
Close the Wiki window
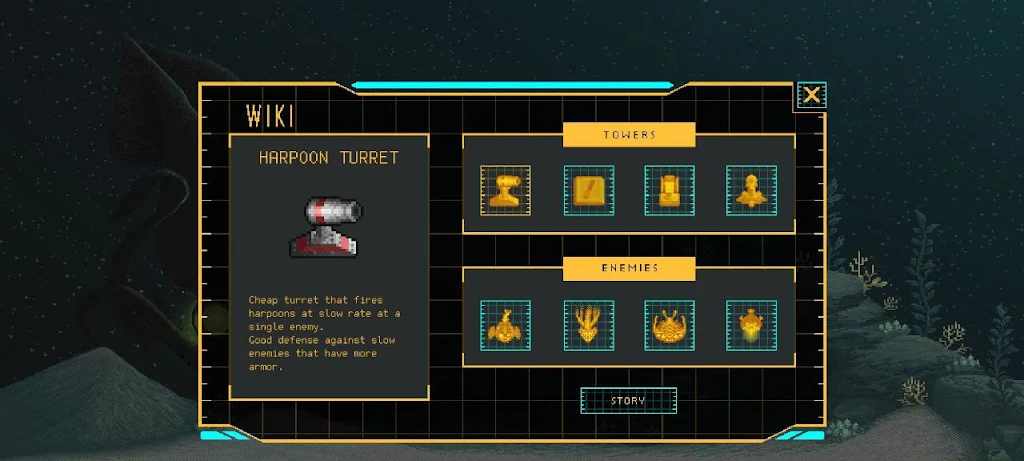(x=811, y=95)
